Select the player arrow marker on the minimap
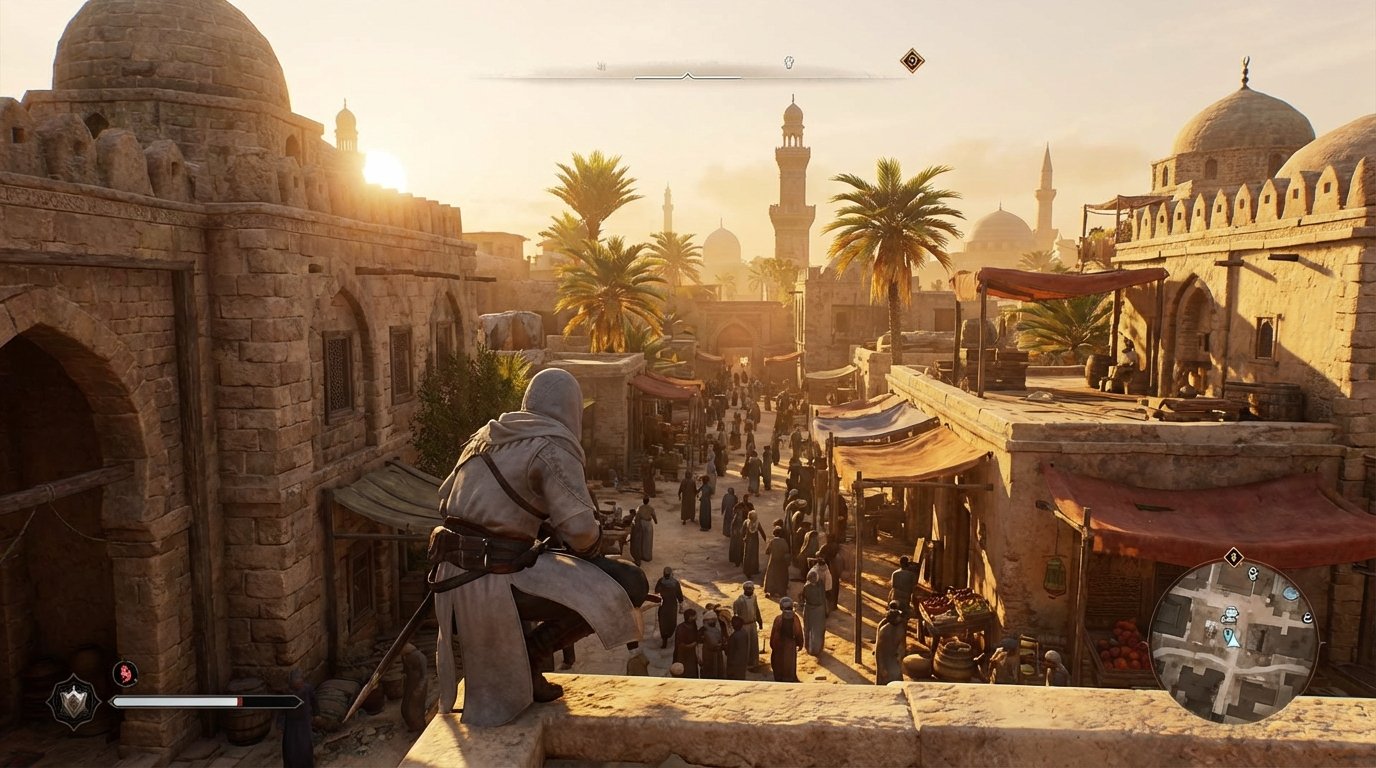This screenshot has height=768, width=1376. pos(1233,643)
